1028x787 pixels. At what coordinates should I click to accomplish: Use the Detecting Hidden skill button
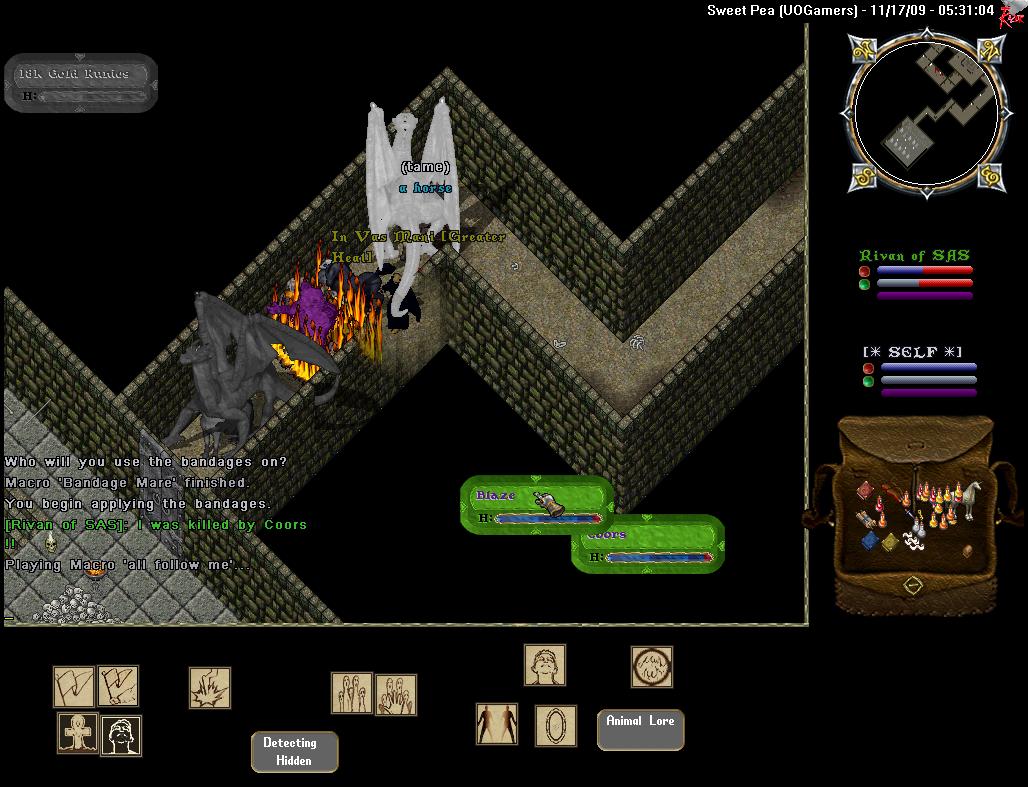294,752
